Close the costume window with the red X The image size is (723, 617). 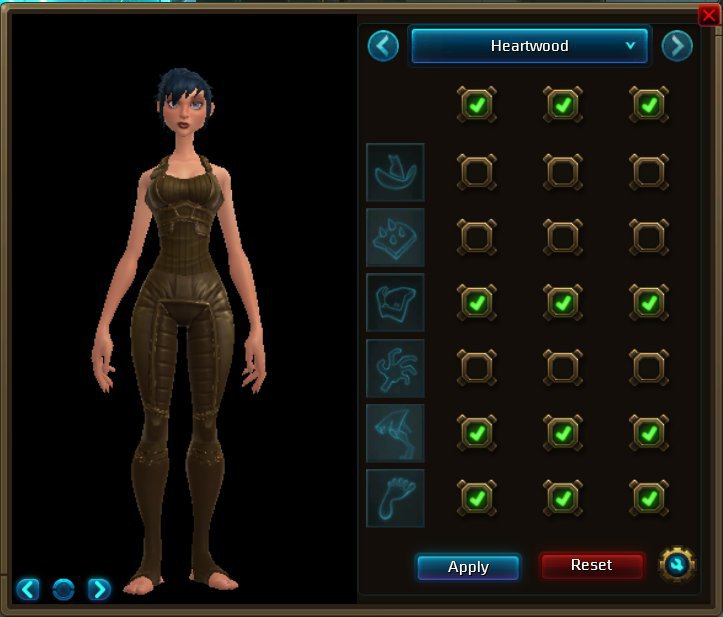(x=709, y=14)
